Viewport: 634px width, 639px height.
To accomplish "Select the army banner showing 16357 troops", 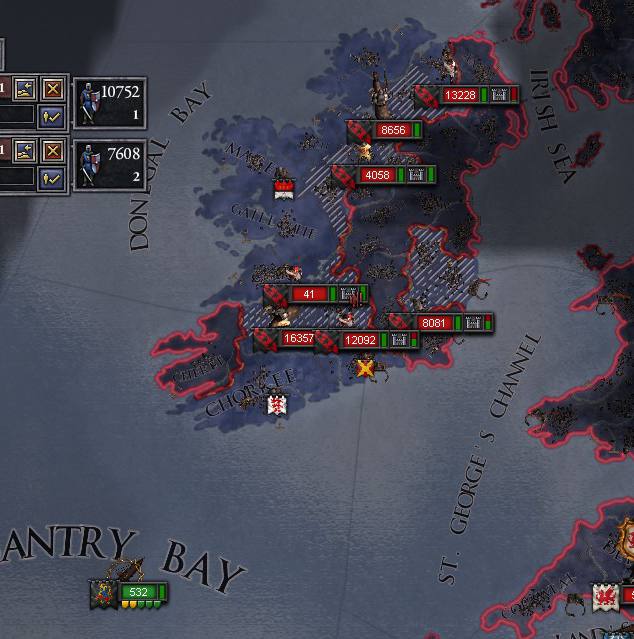I will click(298, 339).
